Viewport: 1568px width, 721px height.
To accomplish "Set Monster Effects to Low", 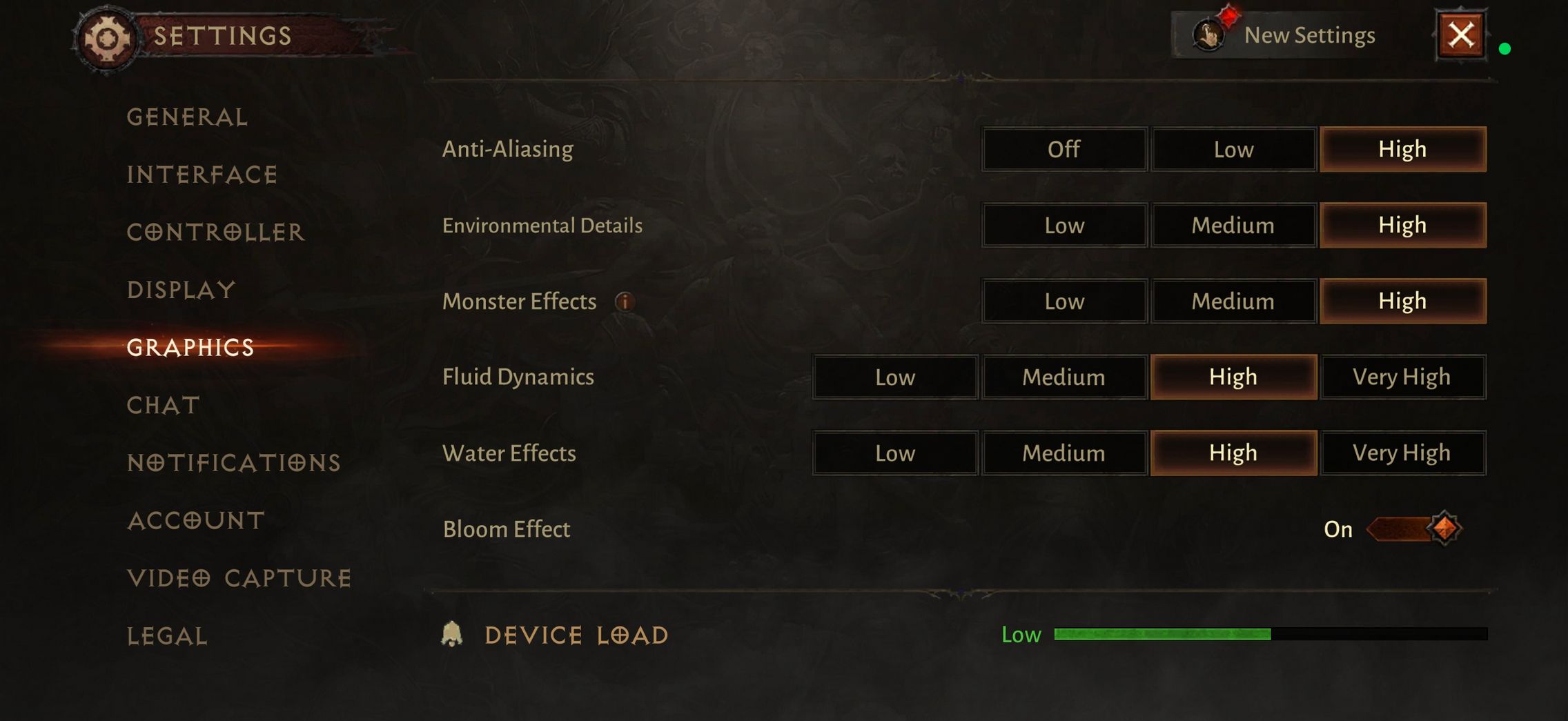I will 1064,301.
